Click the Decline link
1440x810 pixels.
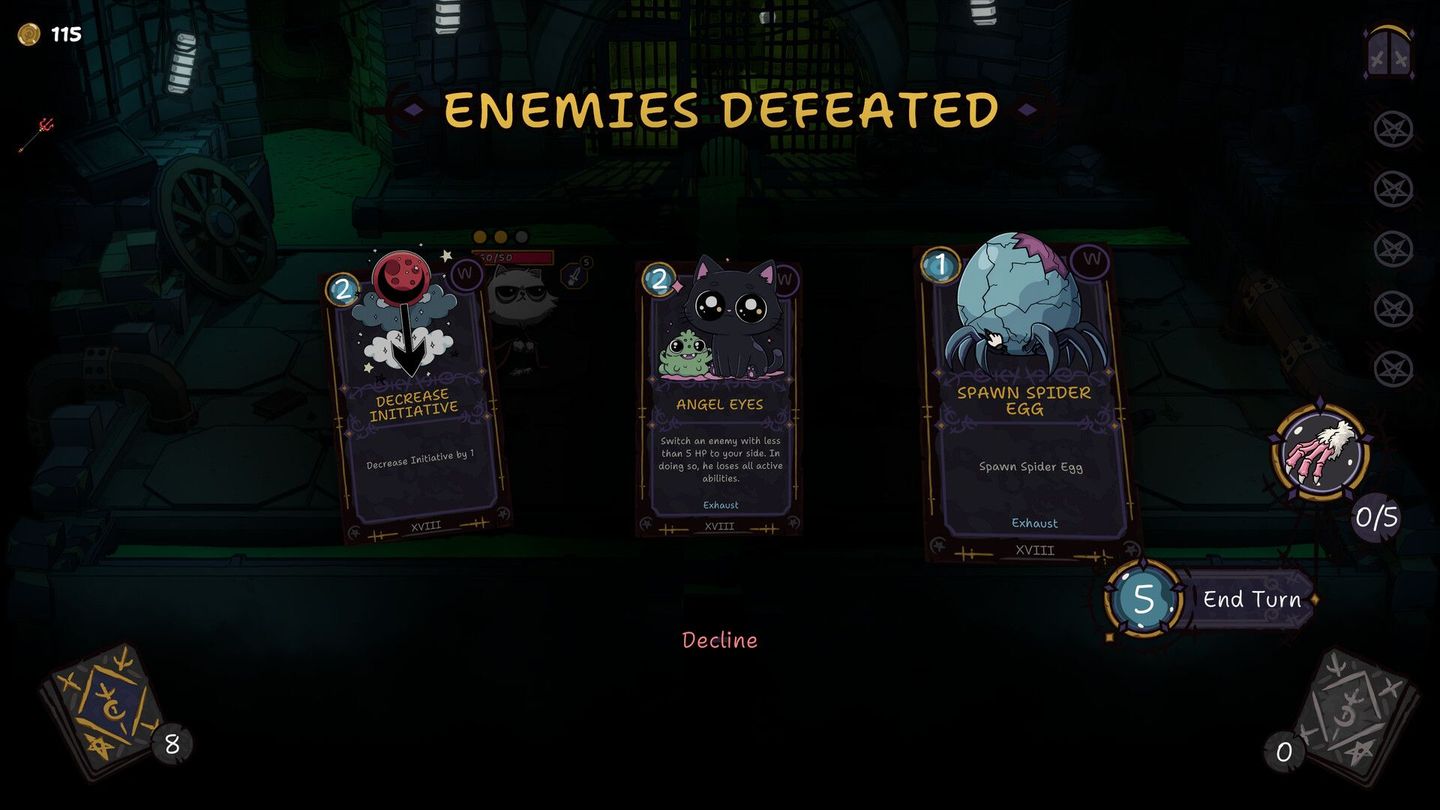pos(719,640)
